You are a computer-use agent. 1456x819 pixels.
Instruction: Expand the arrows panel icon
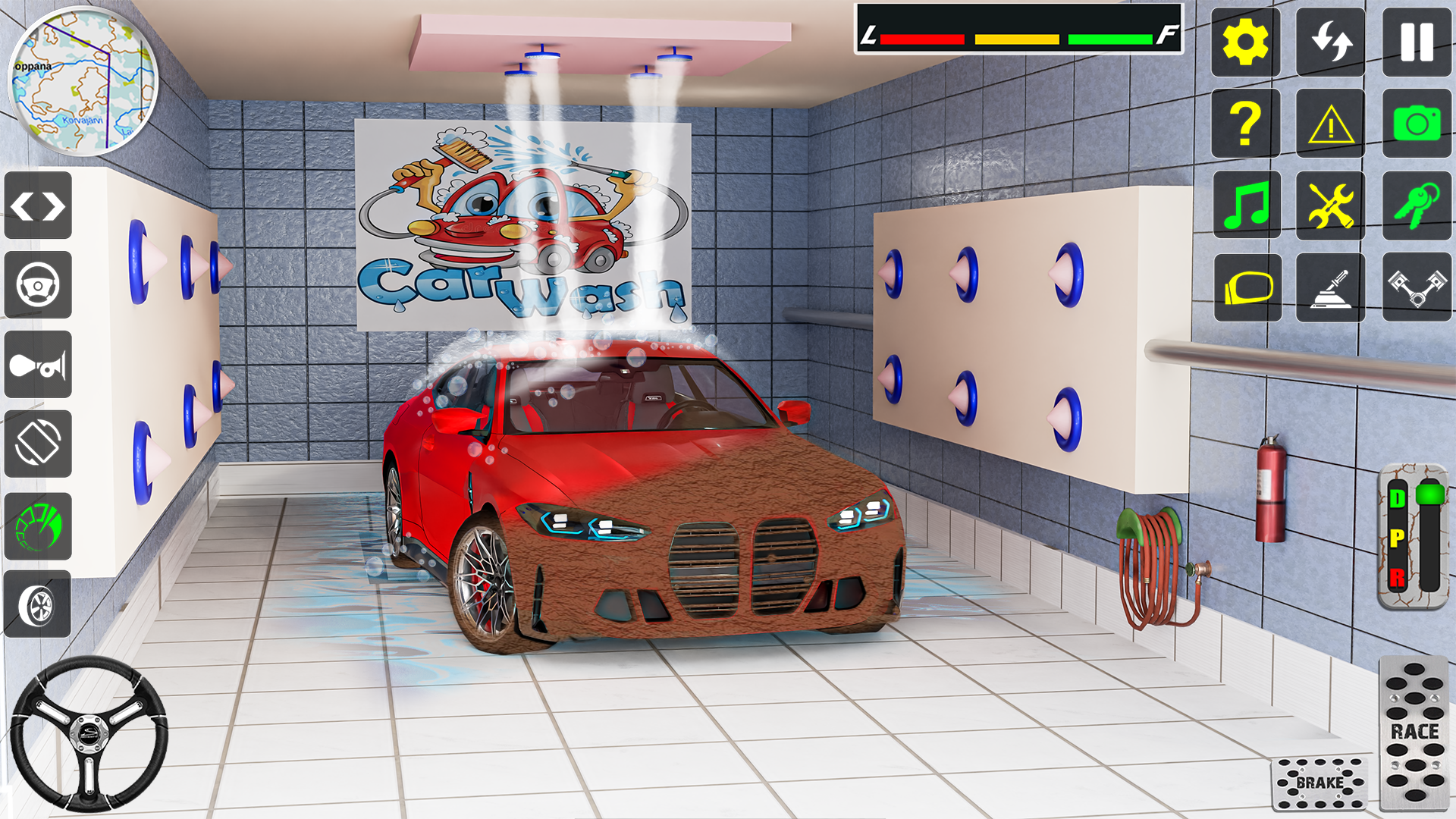pyautogui.click(x=37, y=205)
